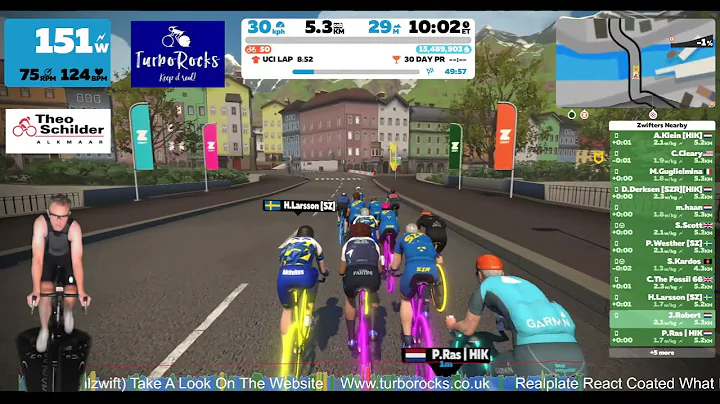Expand the '+5 more' riders entry
Screen dimensions: 720x404
click(x=662, y=352)
